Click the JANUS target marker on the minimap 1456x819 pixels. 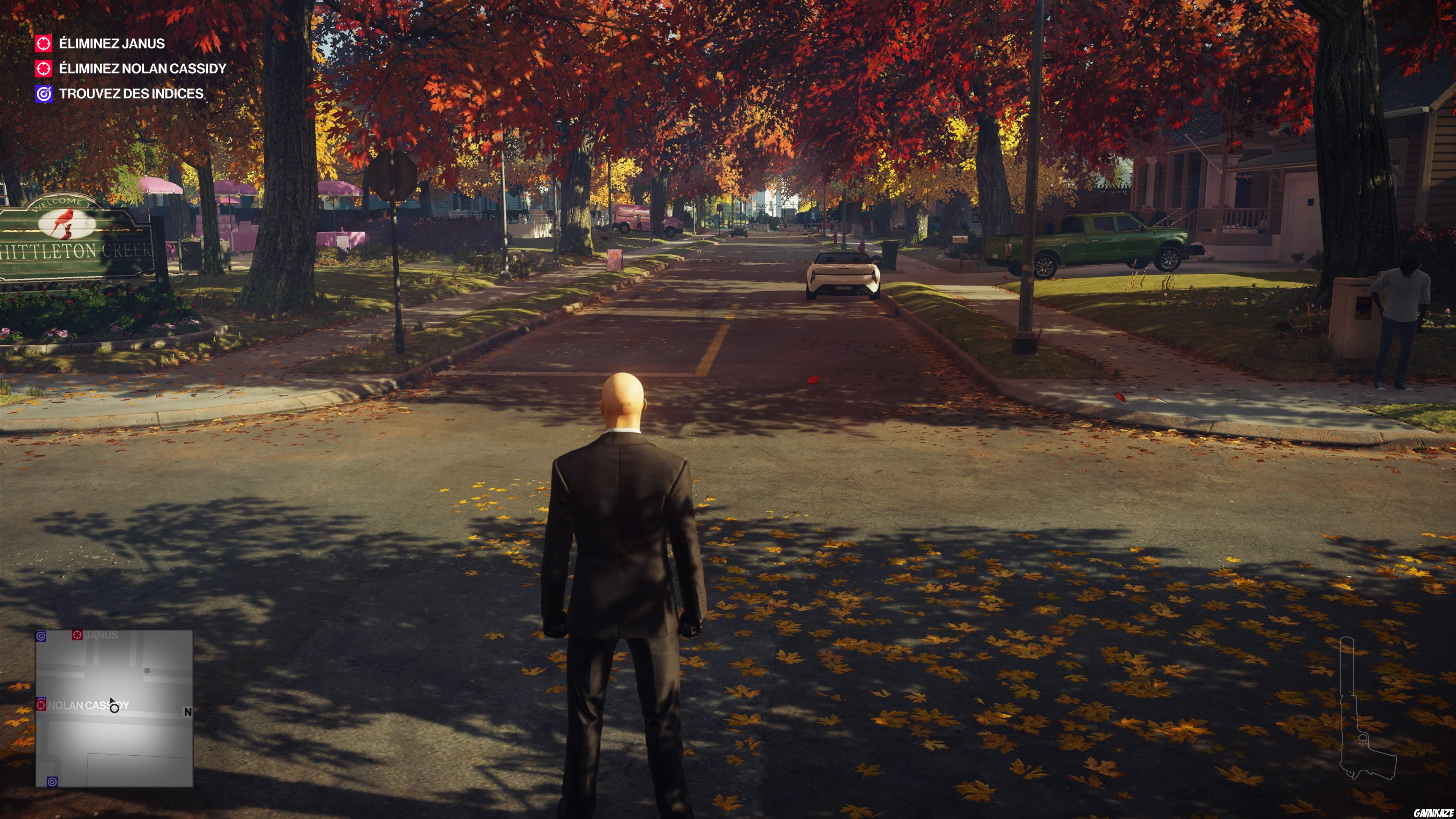click(x=77, y=635)
